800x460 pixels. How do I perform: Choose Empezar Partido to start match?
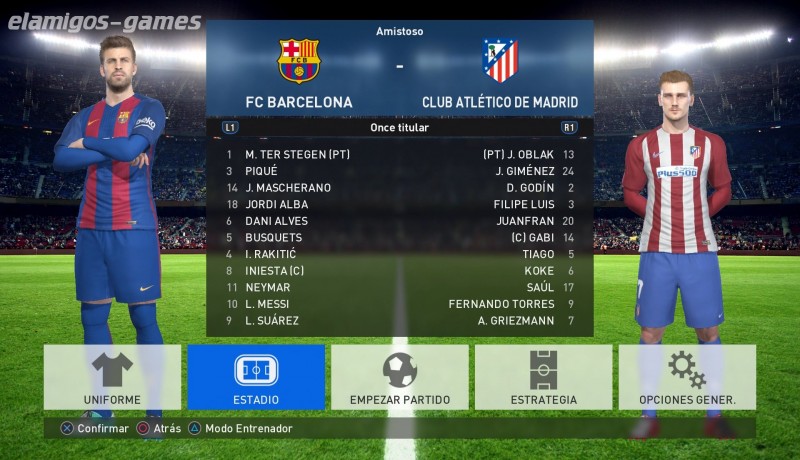(x=400, y=377)
